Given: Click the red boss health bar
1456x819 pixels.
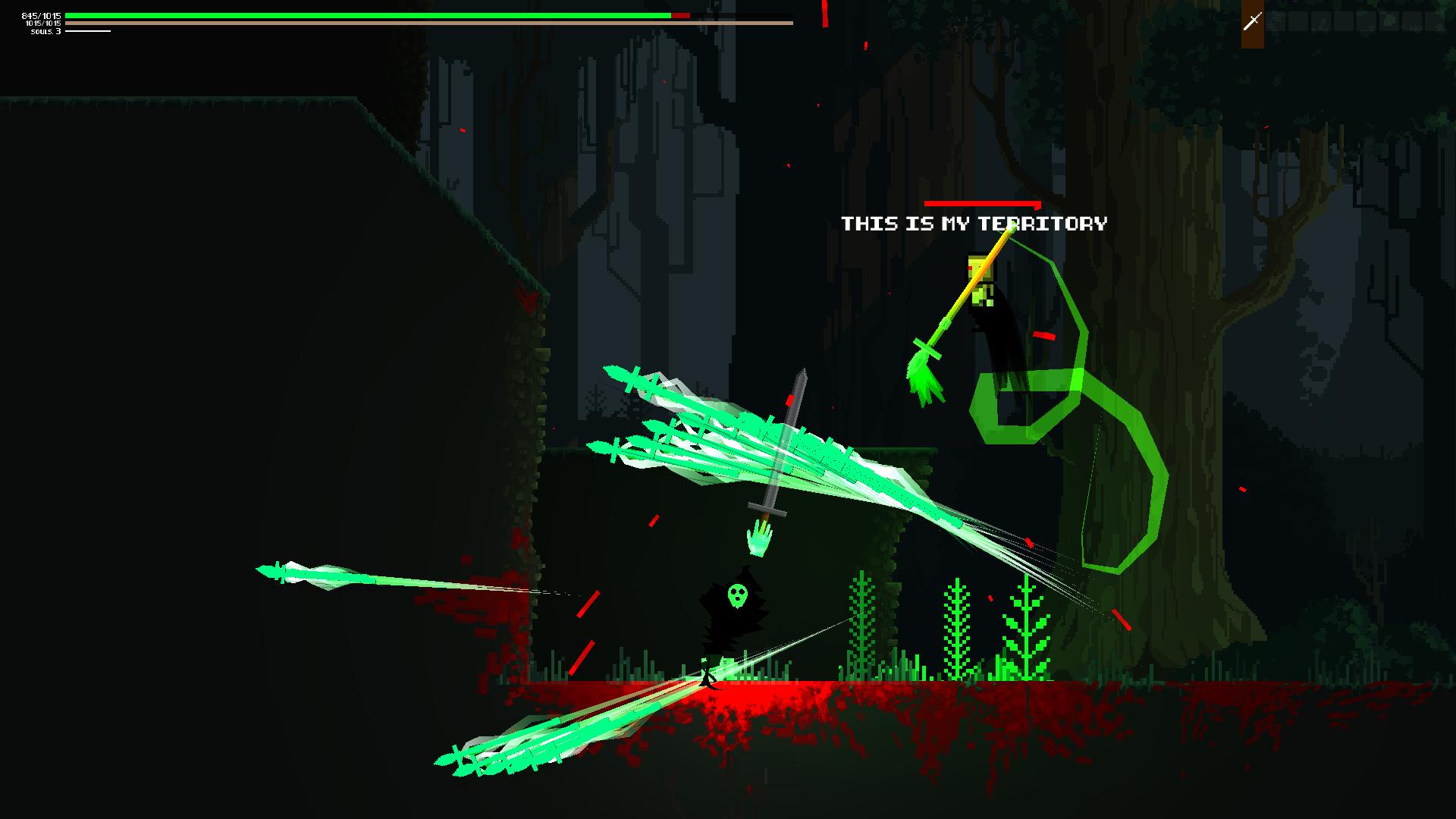Looking at the screenshot, I should click(x=982, y=203).
